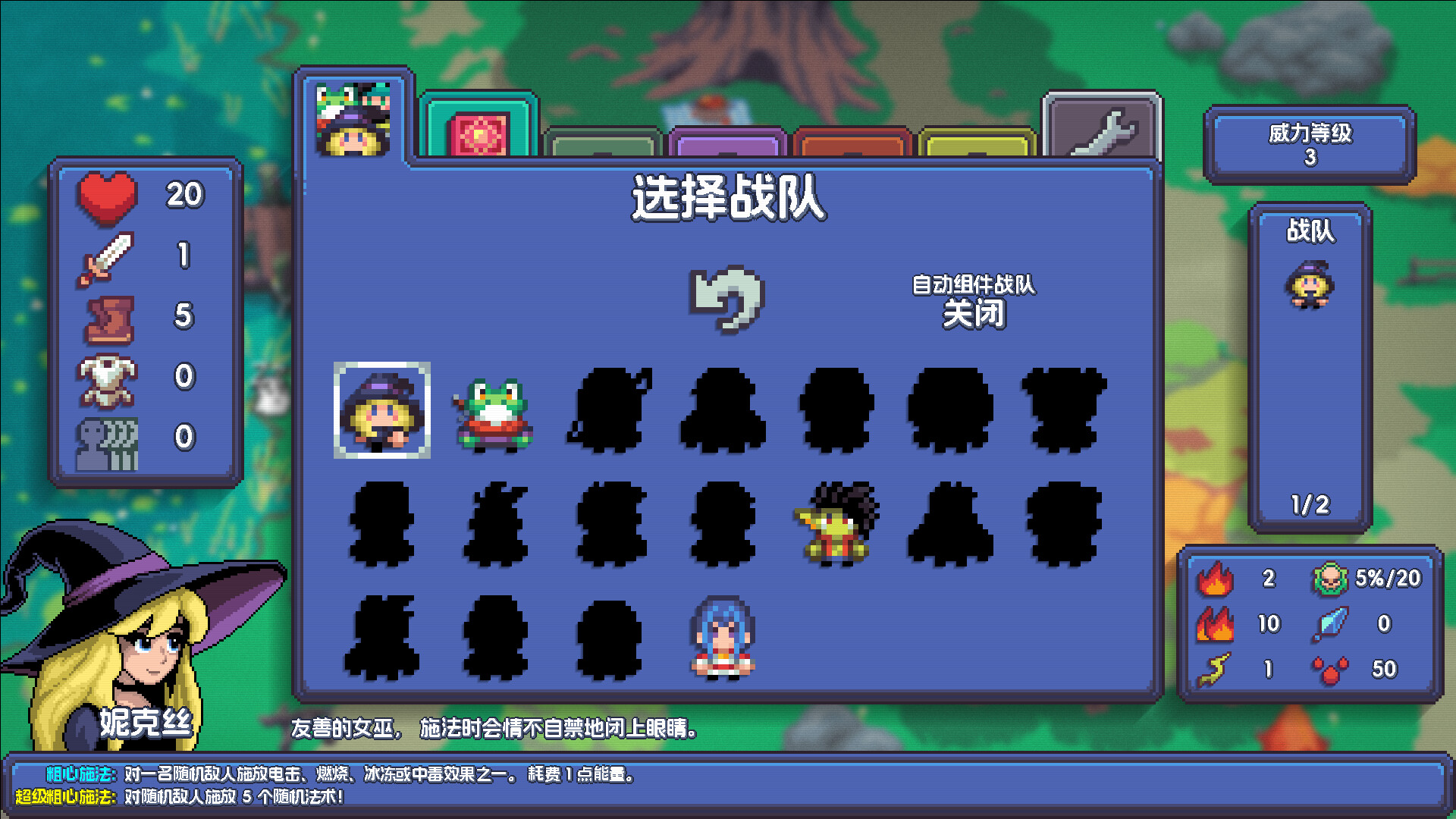
Task: Click the heart health icon showing 20
Action: pyautogui.click(x=106, y=196)
